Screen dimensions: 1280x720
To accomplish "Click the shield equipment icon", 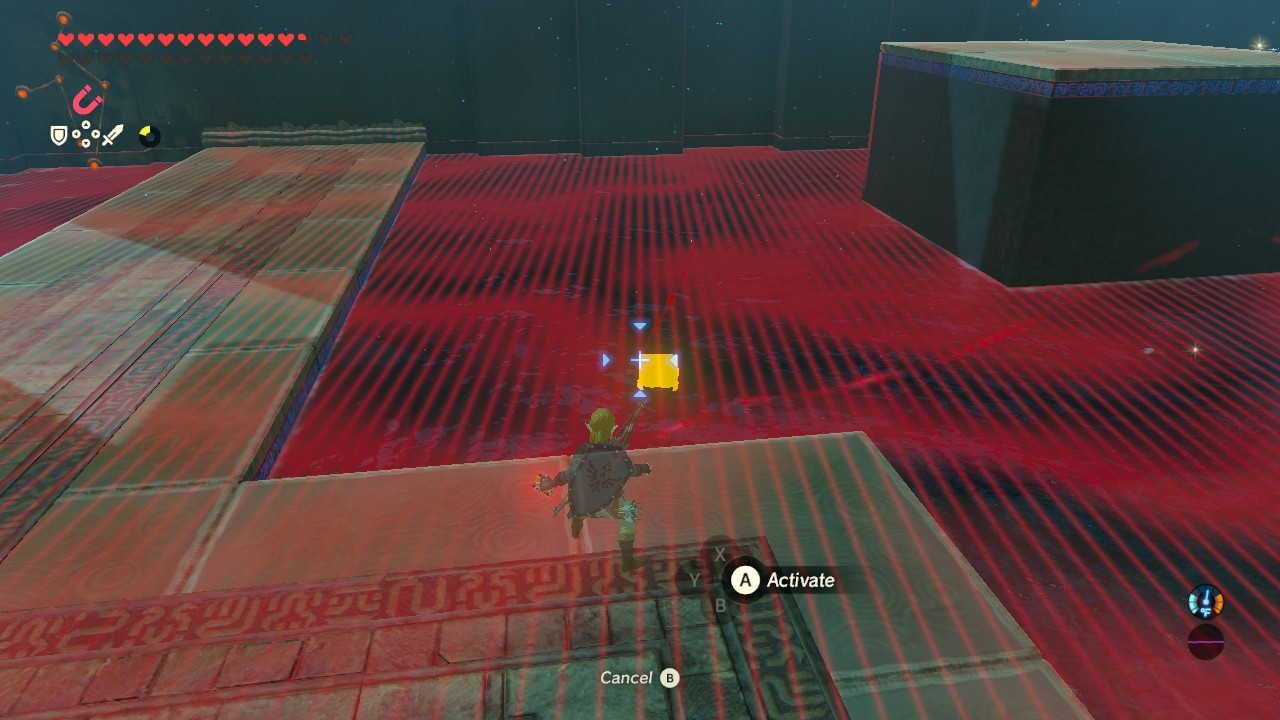I will click(57, 133).
